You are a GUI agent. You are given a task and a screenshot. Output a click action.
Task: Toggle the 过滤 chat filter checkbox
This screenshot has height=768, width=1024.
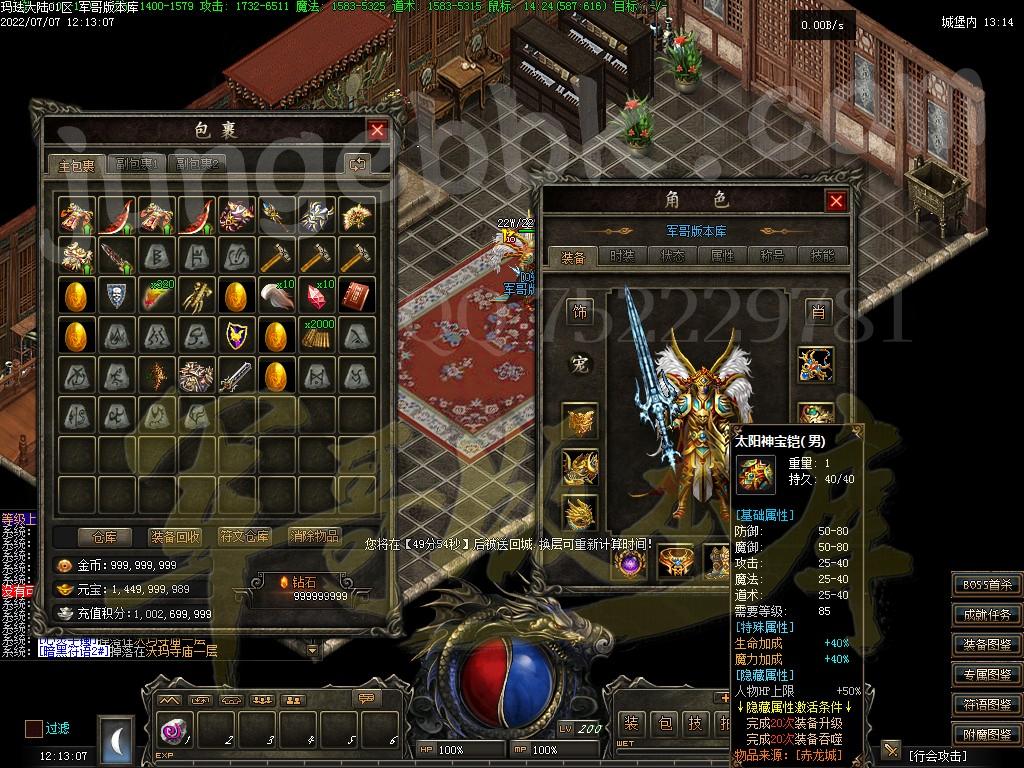(x=34, y=729)
